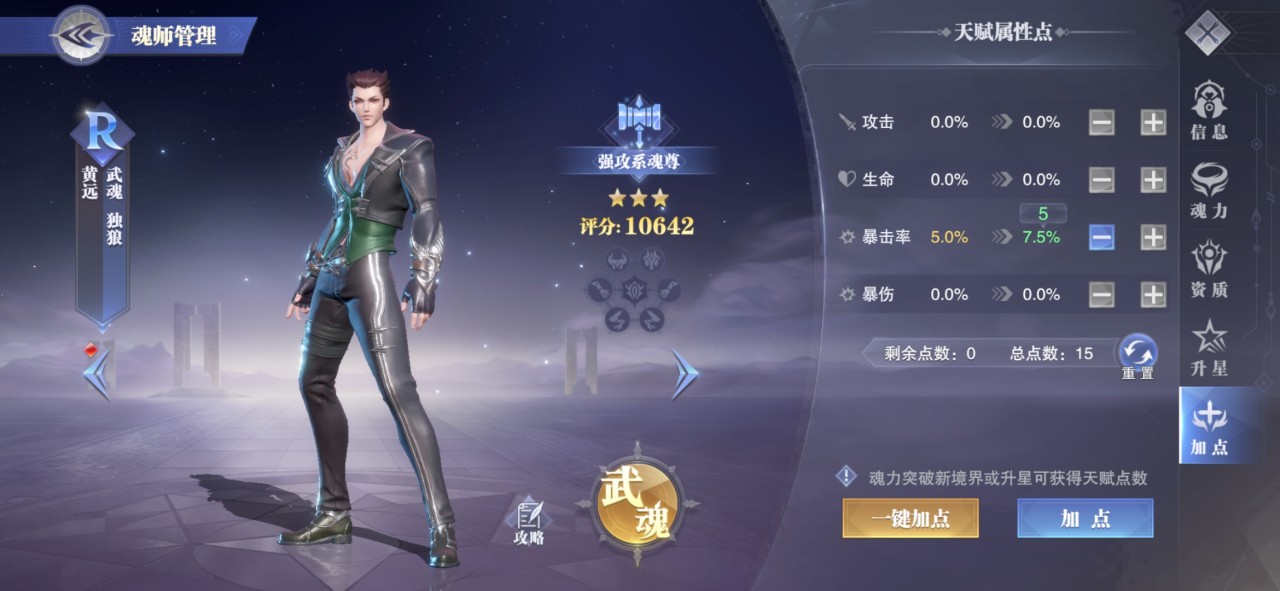Remove a point from 生命
1280x591 pixels.
click(x=1101, y=180)
